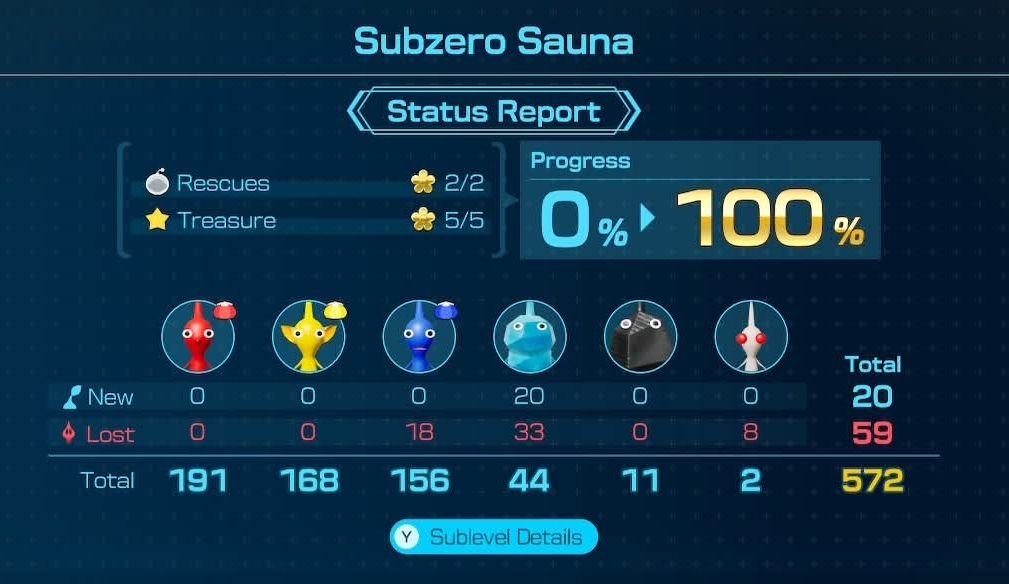Choose the Yellow Pikmin portrait icon
1009x584 pixels.
tap(308, 337)
